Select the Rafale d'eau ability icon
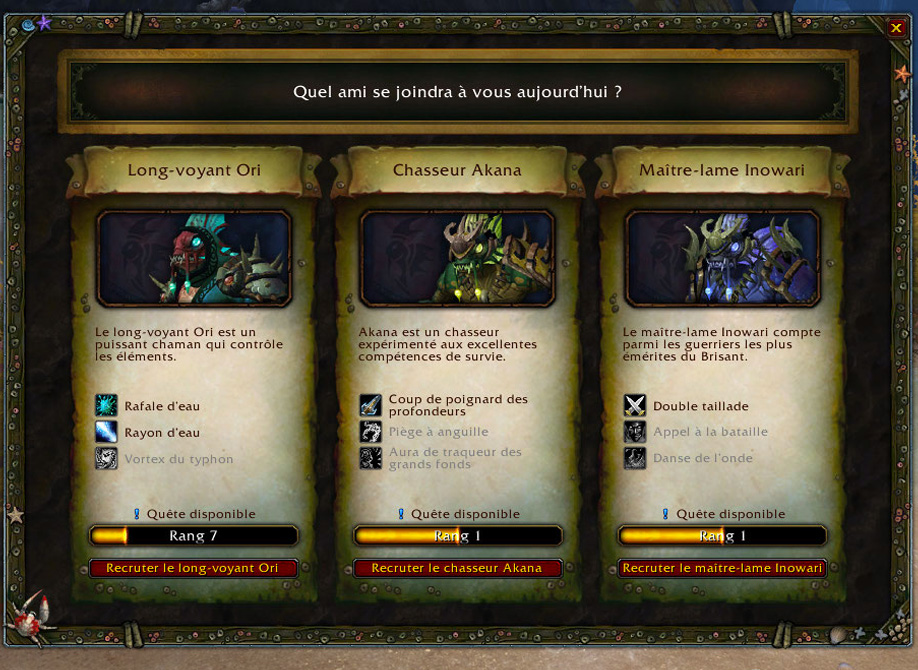The width and height of the screenshot is (918, 670). click(x=106, y=406)
